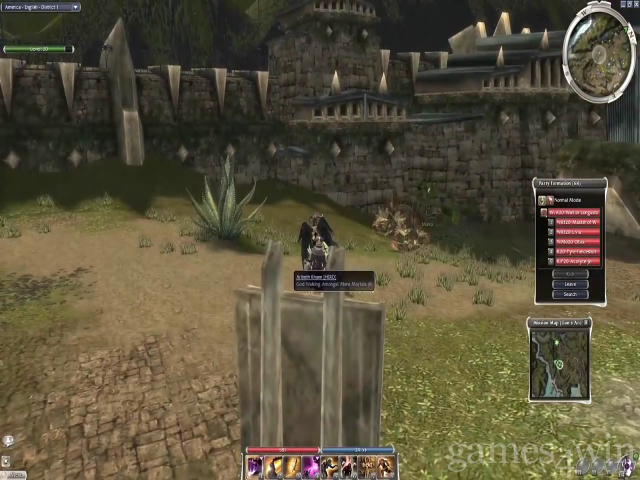Open the America English District dropdown
This screenshot has width=640, height=480.
(x=40, y=7)
